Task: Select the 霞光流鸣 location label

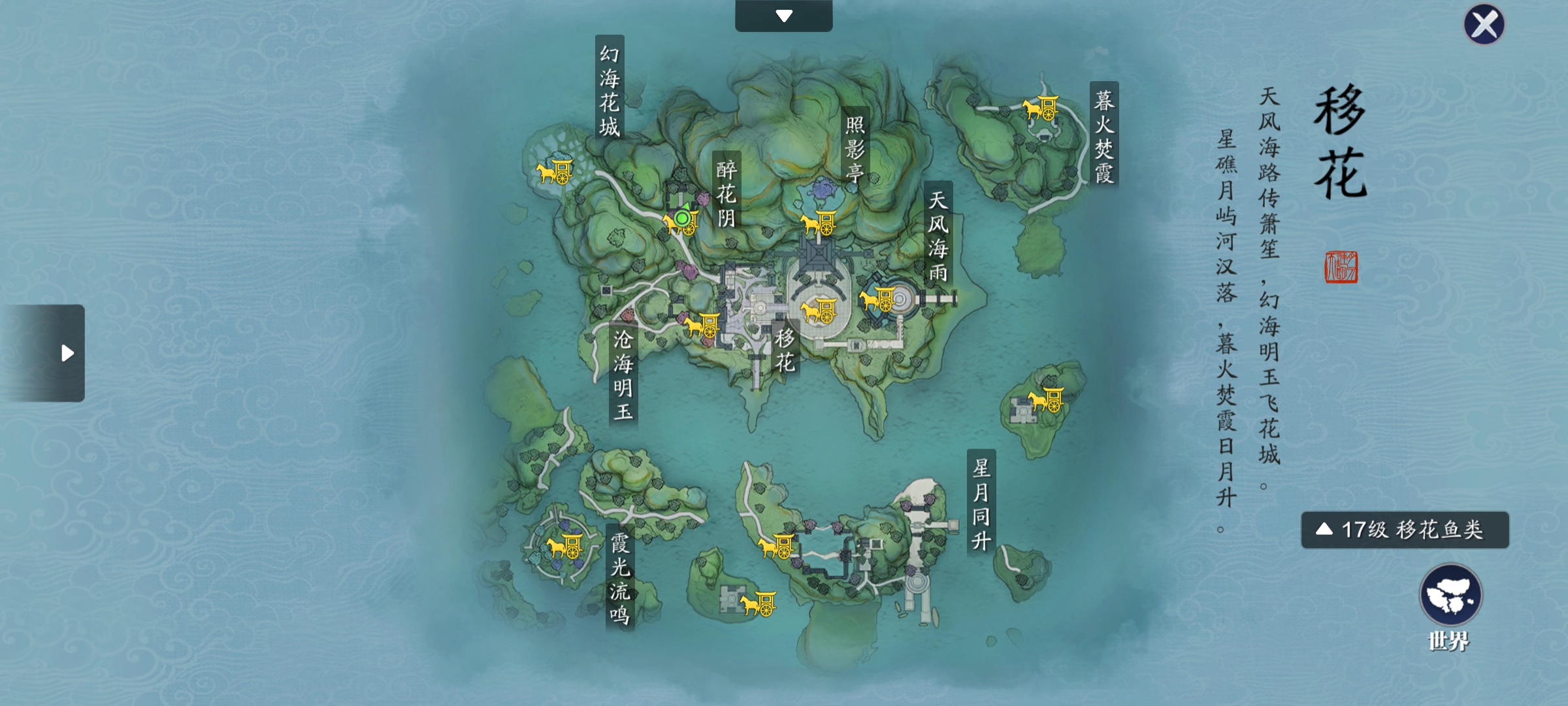Action: pos(619,579)
